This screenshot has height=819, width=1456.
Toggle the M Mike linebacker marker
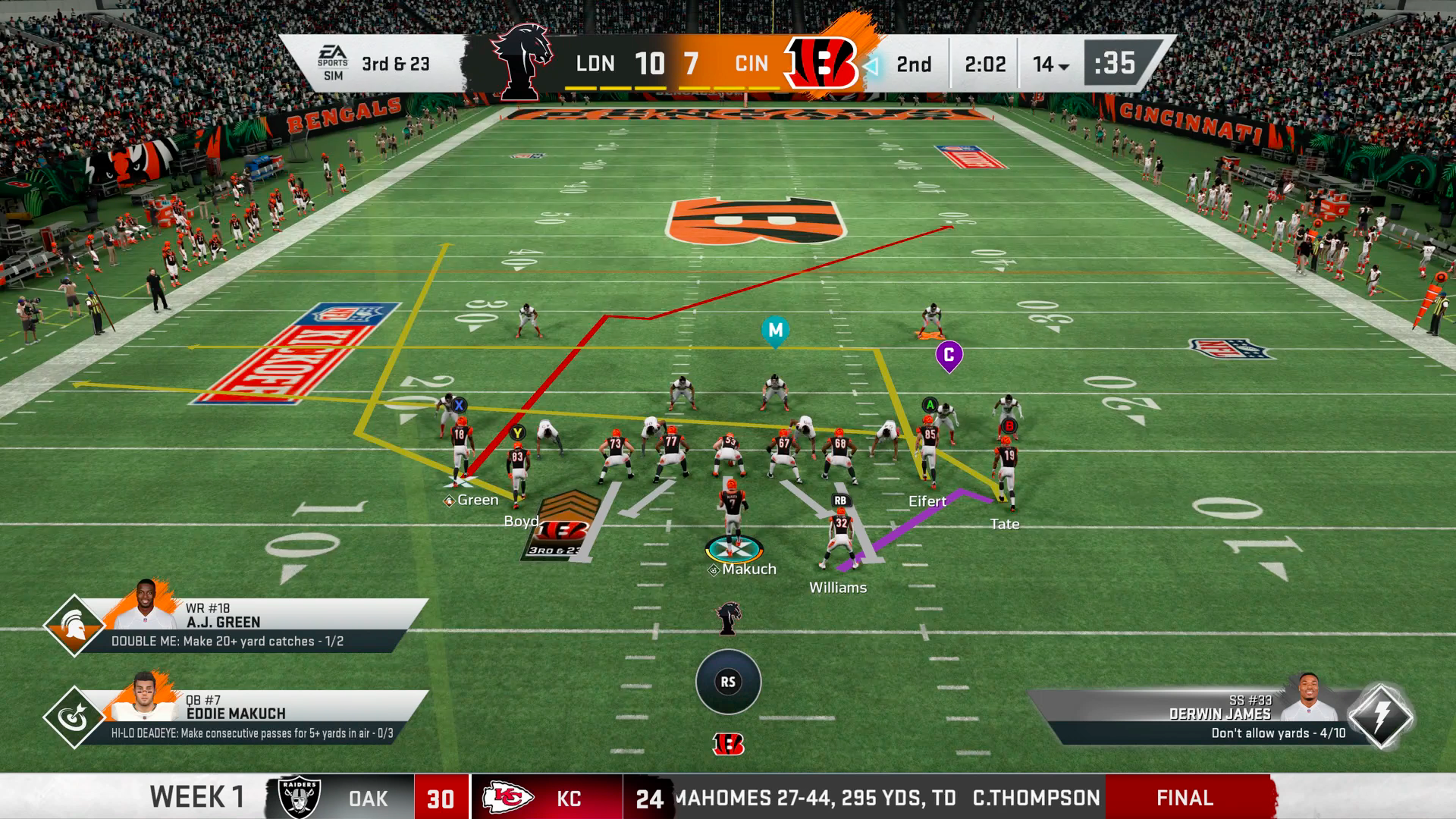pos(774,331)
